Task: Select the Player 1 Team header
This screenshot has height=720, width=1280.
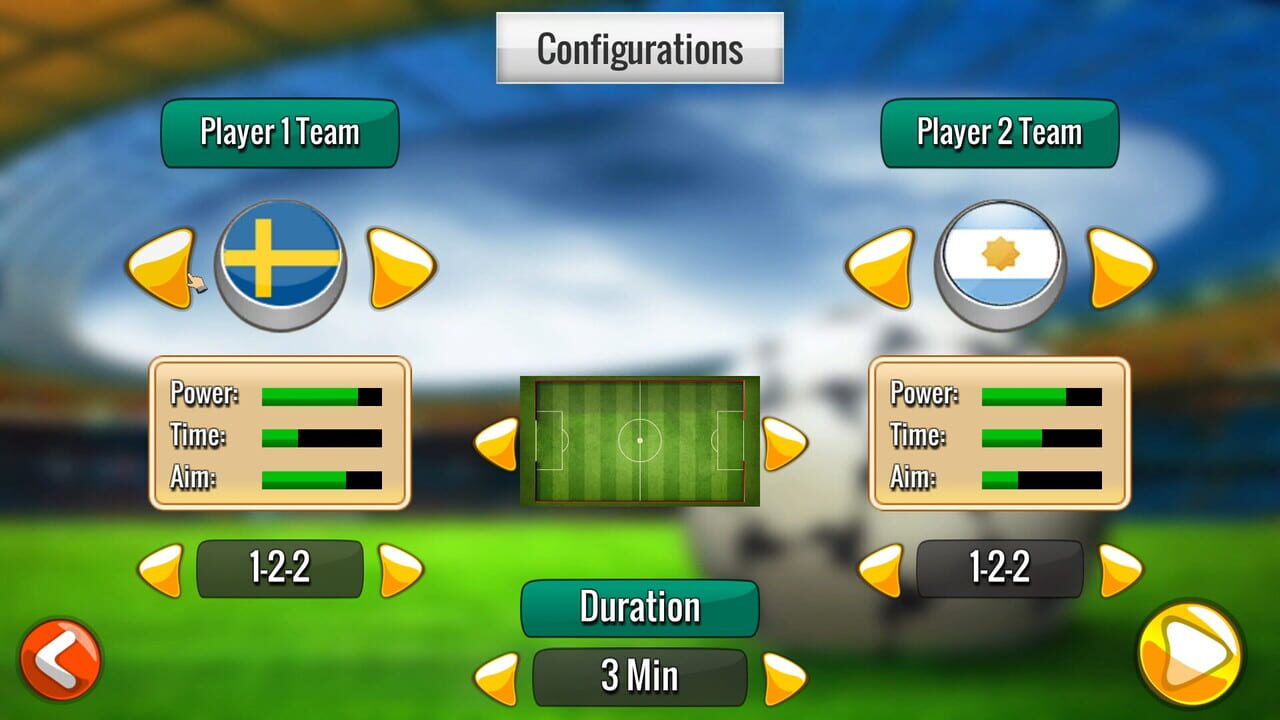Action: tap(279, 132)
